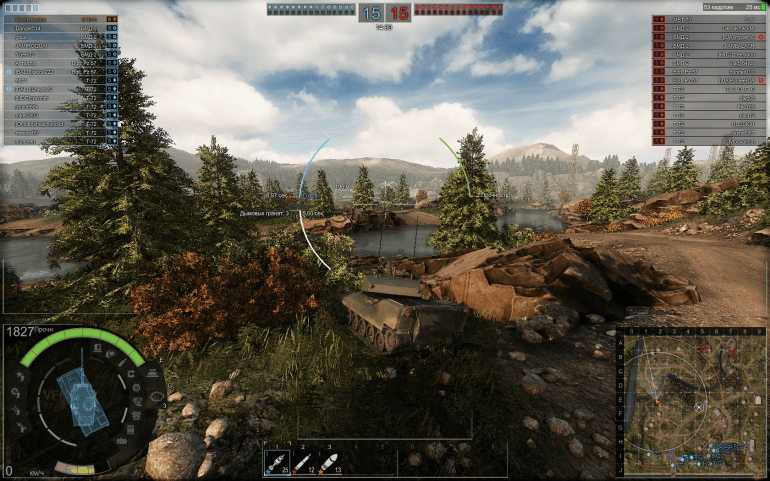Screen dimensions: 770x481
Task: Switch to the second shell with 12 rounds
Action: [x=302, y=463]
